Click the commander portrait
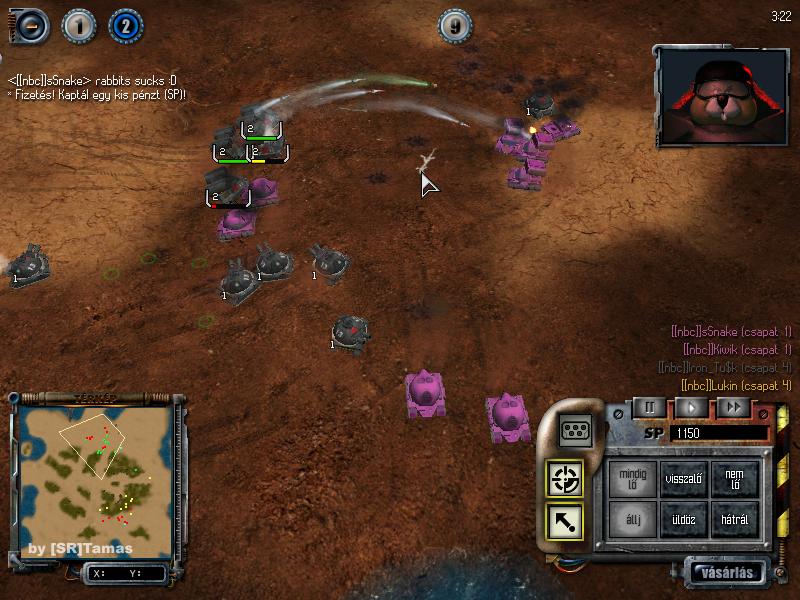800x600 pixels. tap(716, 95)
